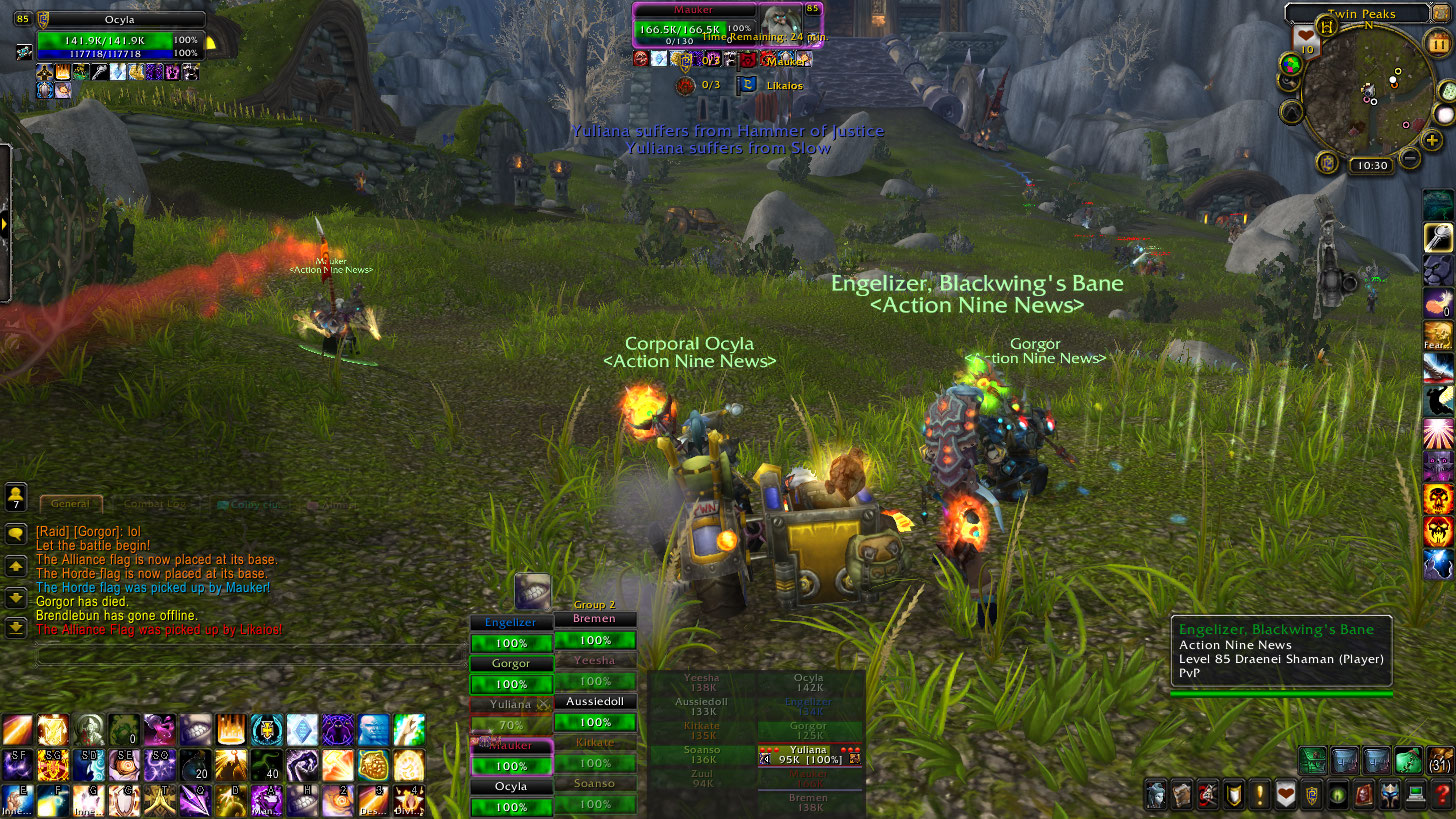Open the spellbook micro button
This screenshot has width=1456, height=819.
pos(1181,795)
